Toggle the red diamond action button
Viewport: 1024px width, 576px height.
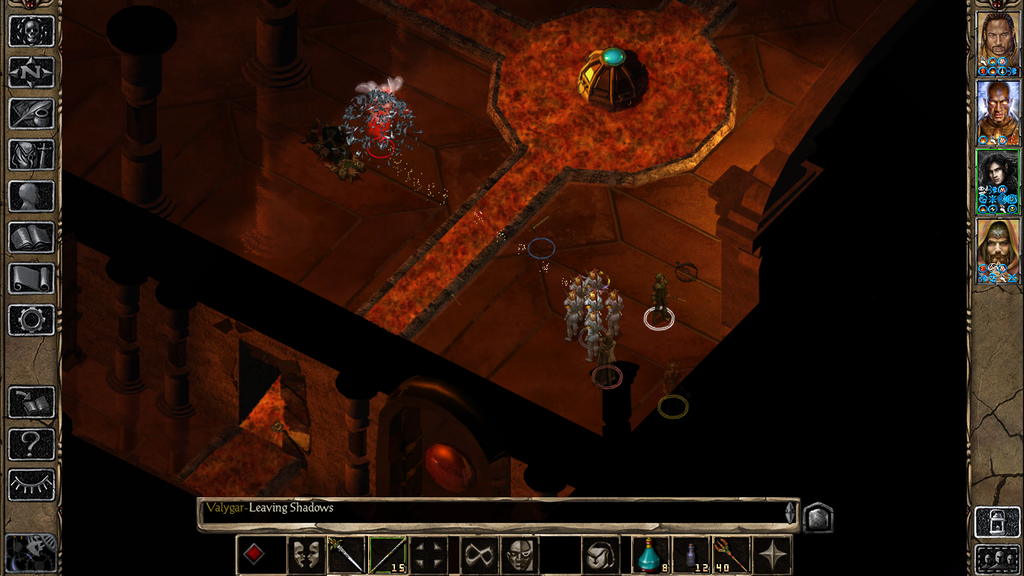[x=255, y=555]
